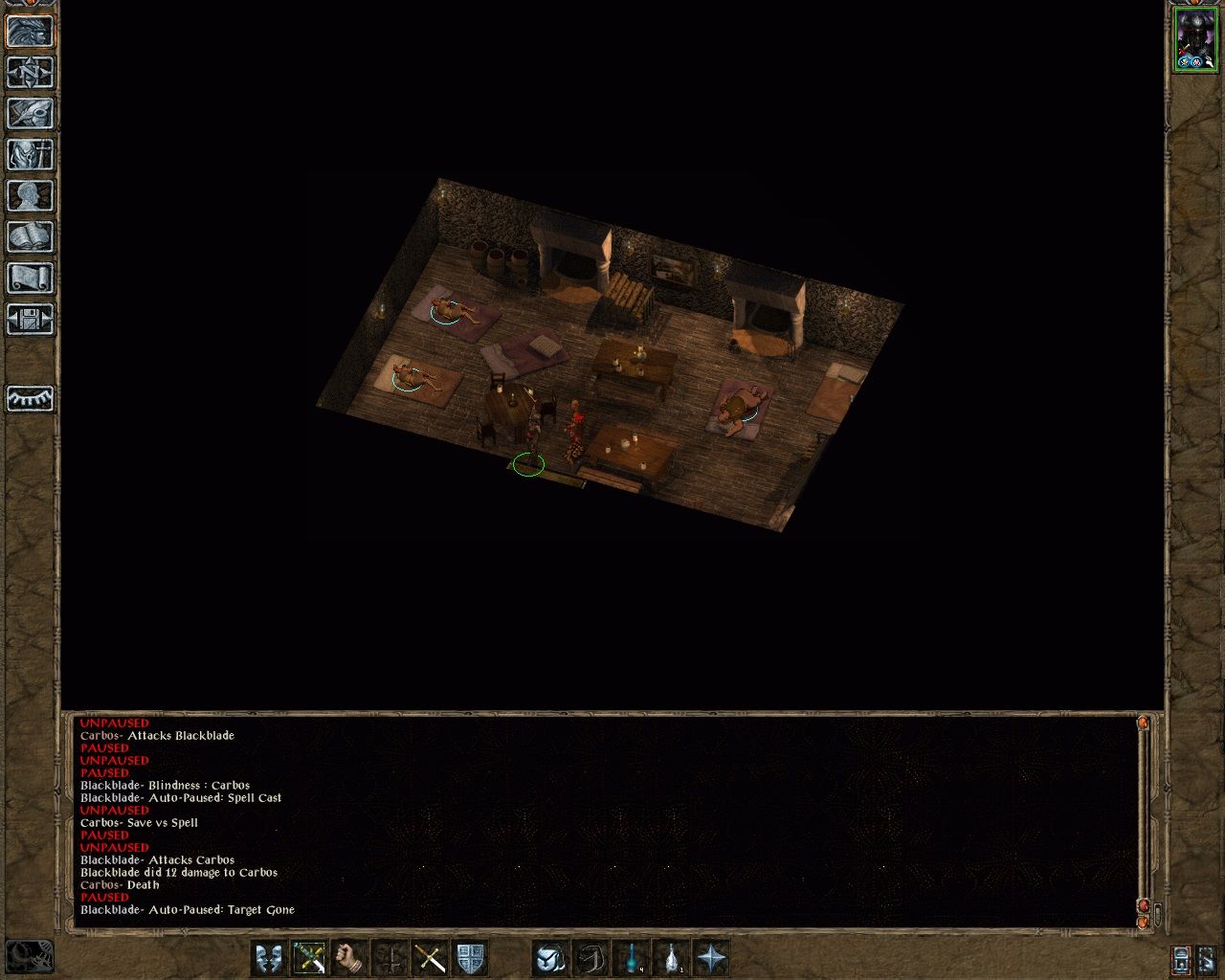
Task: Select the highlighted crossed-weapons slot
Action: (309, 958)
